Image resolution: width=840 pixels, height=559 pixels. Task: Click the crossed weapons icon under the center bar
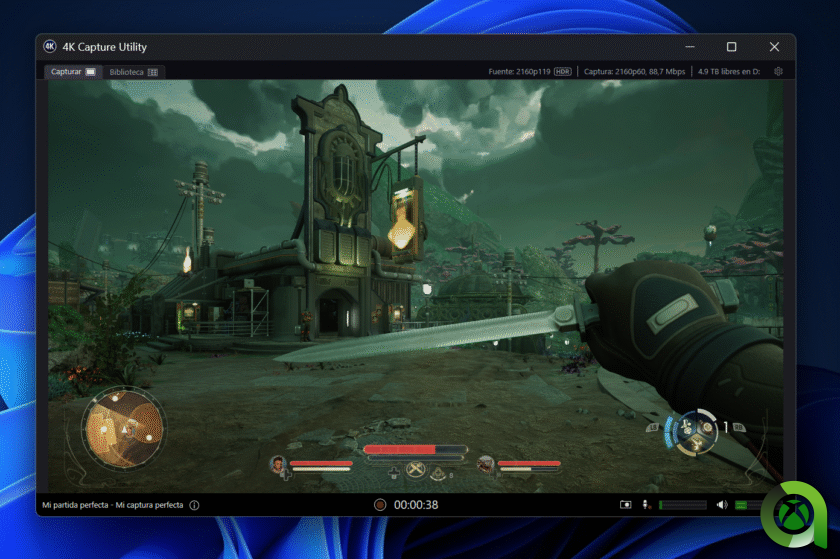click(416, 471)
